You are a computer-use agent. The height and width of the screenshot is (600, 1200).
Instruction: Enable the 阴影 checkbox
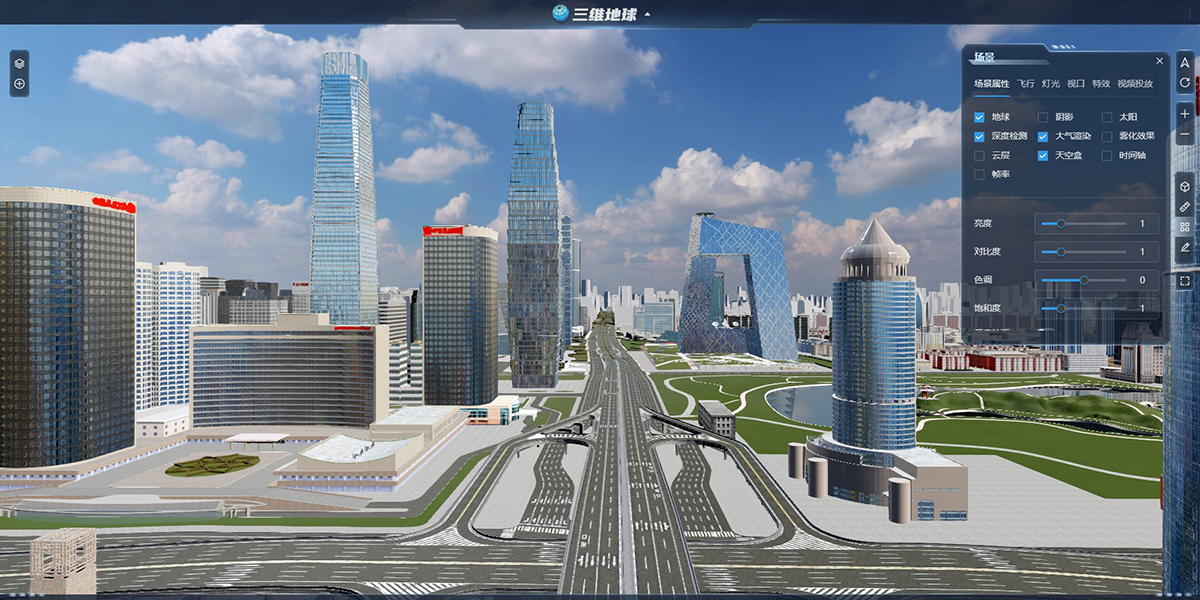point(1043,118)
